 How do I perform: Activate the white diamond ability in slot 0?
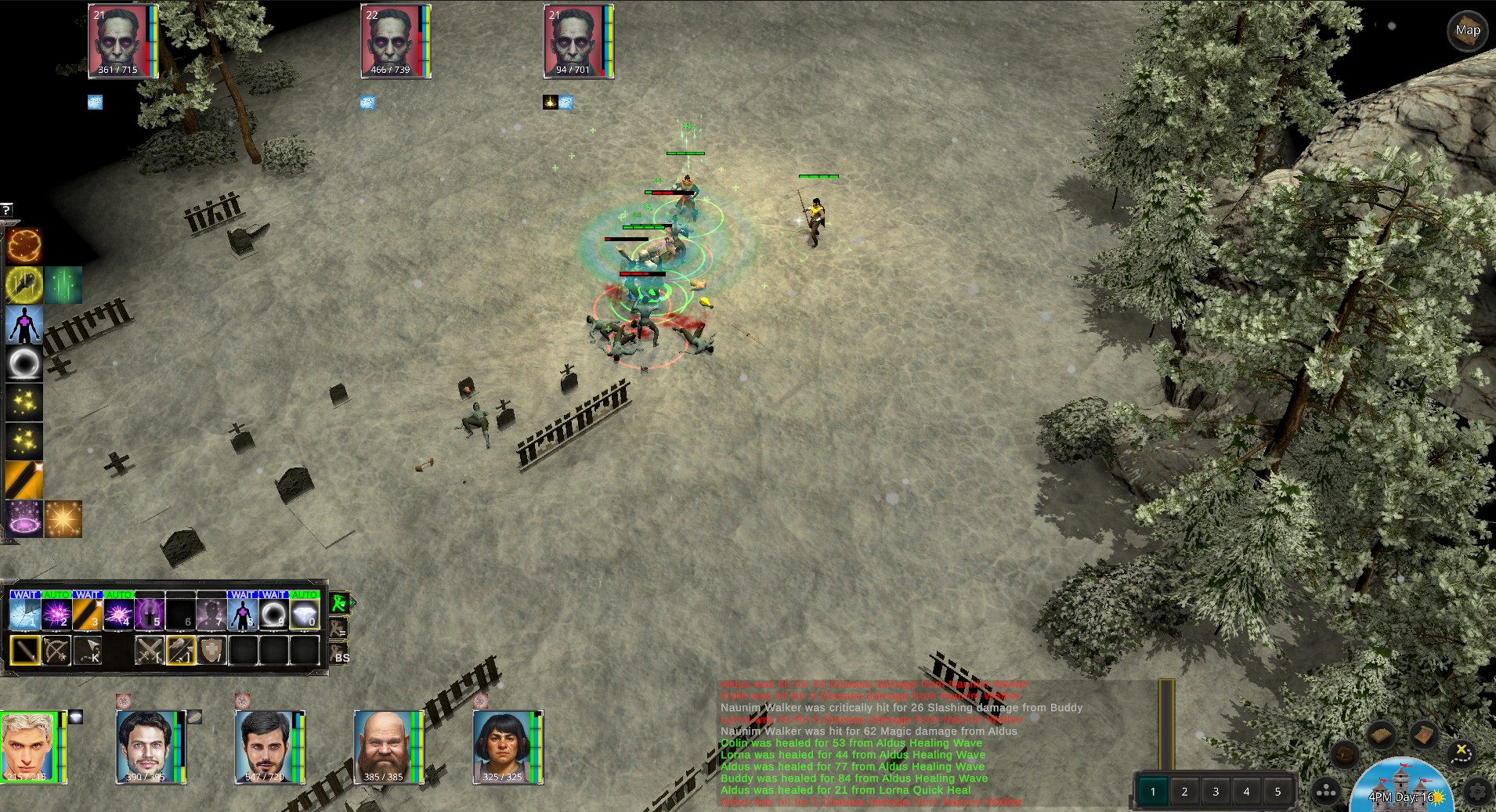[x=305, y=614]
